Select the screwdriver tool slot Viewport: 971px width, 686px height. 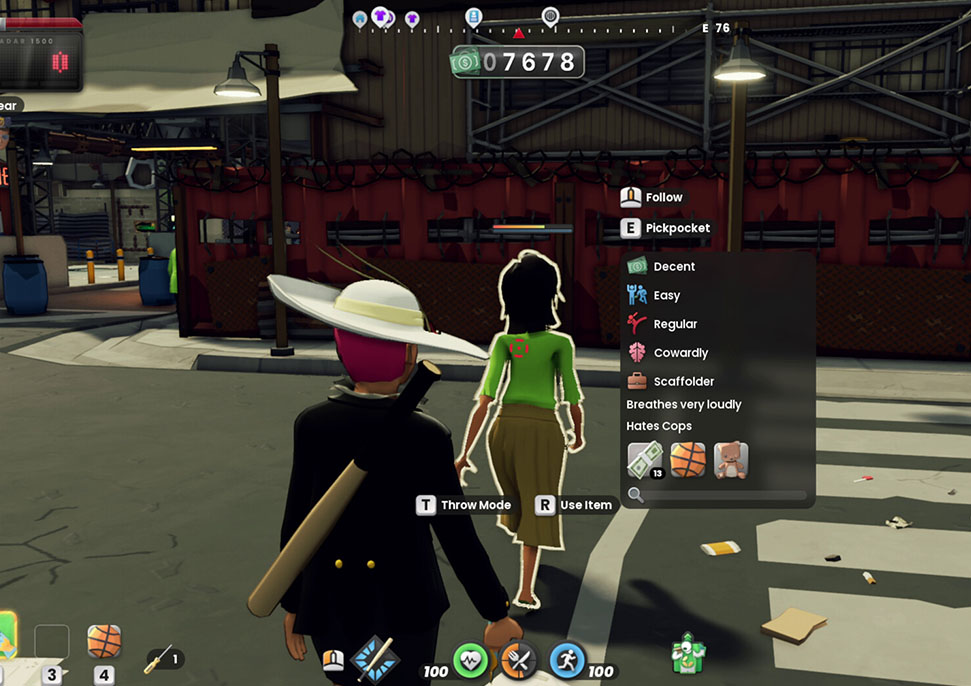(x=160, y=659)
